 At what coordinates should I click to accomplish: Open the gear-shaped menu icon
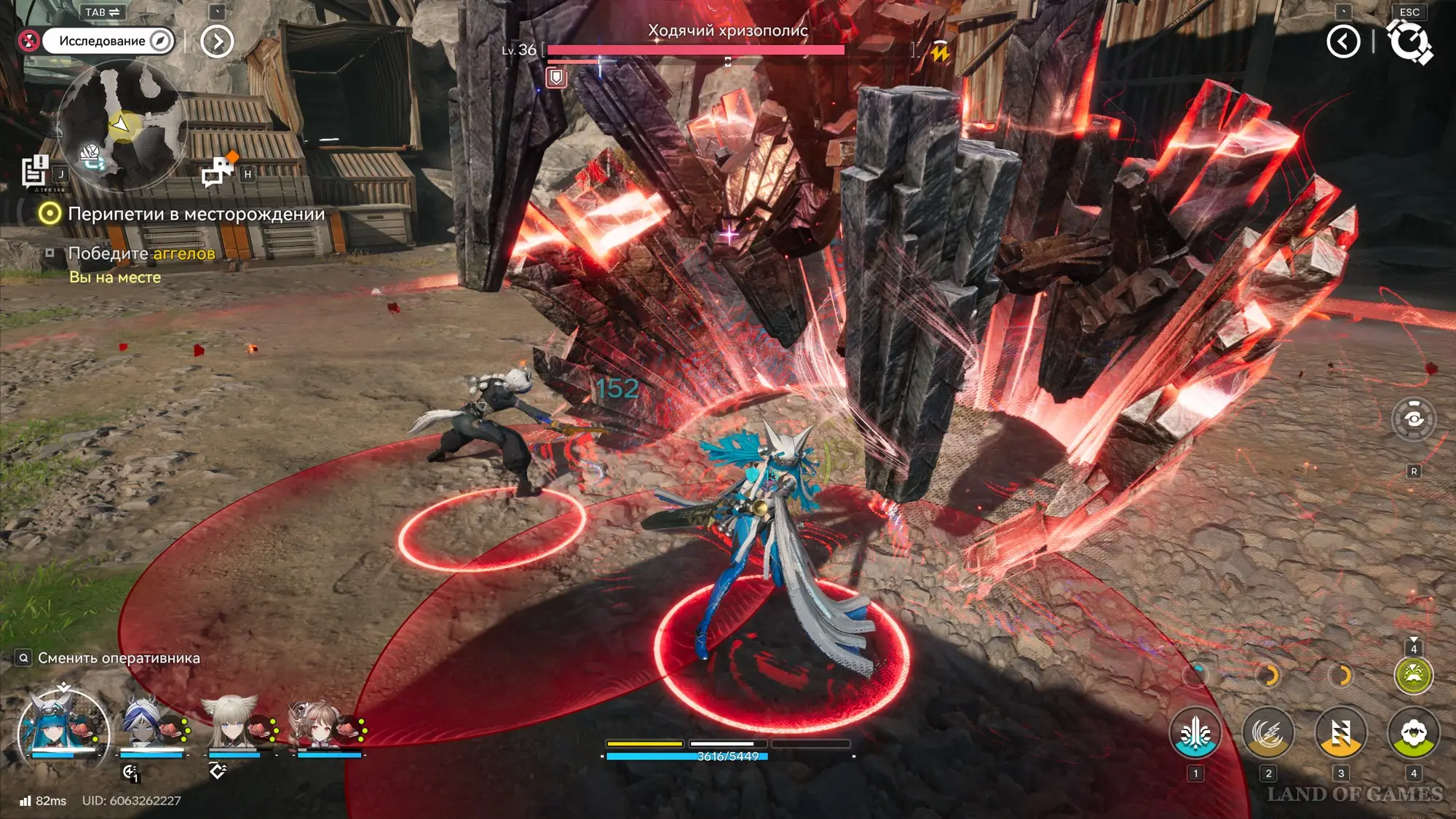pyautogui.click(x=1409, y=41)
